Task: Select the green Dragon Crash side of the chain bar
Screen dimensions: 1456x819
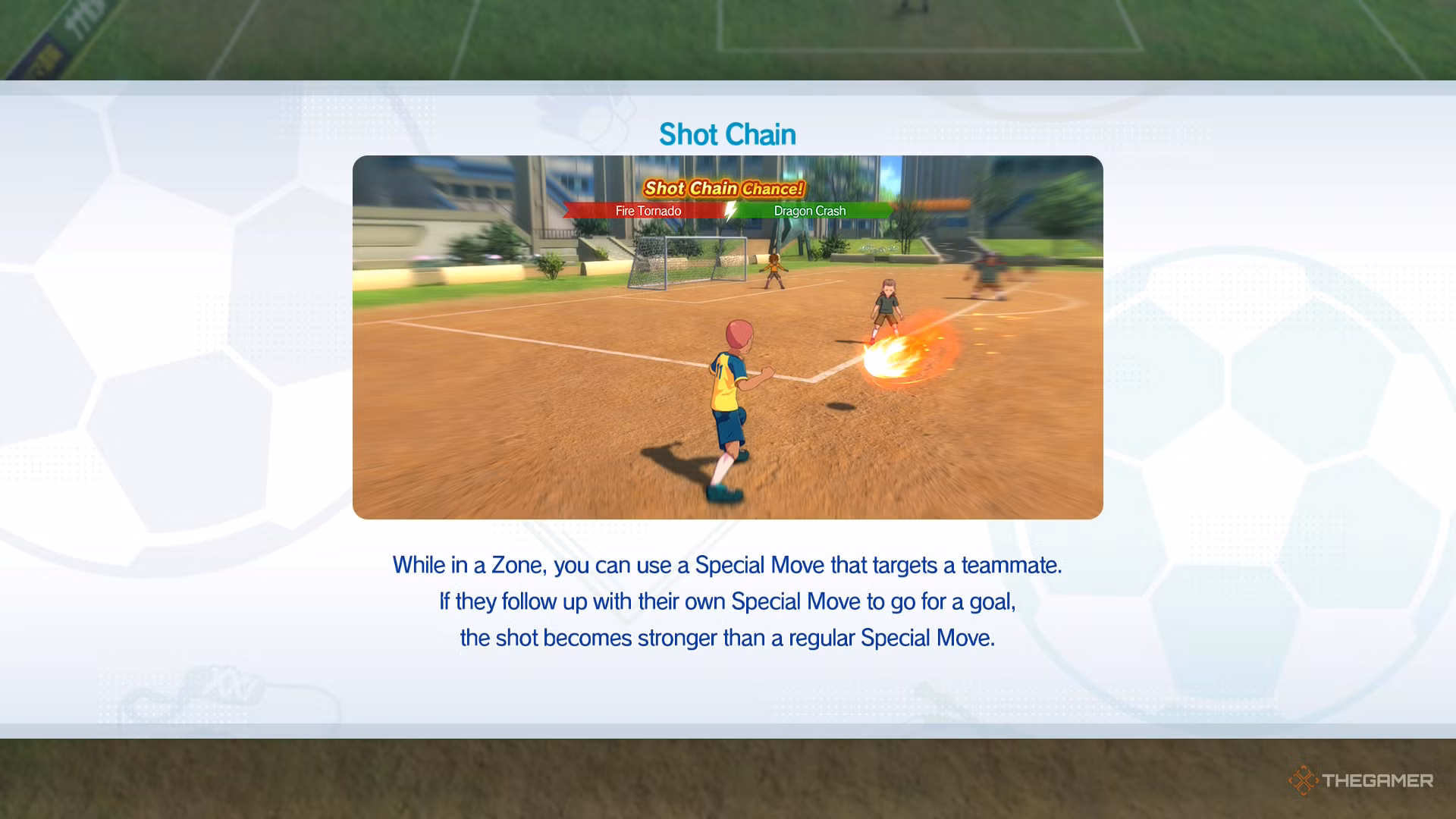Action: [x=809, y=211]
